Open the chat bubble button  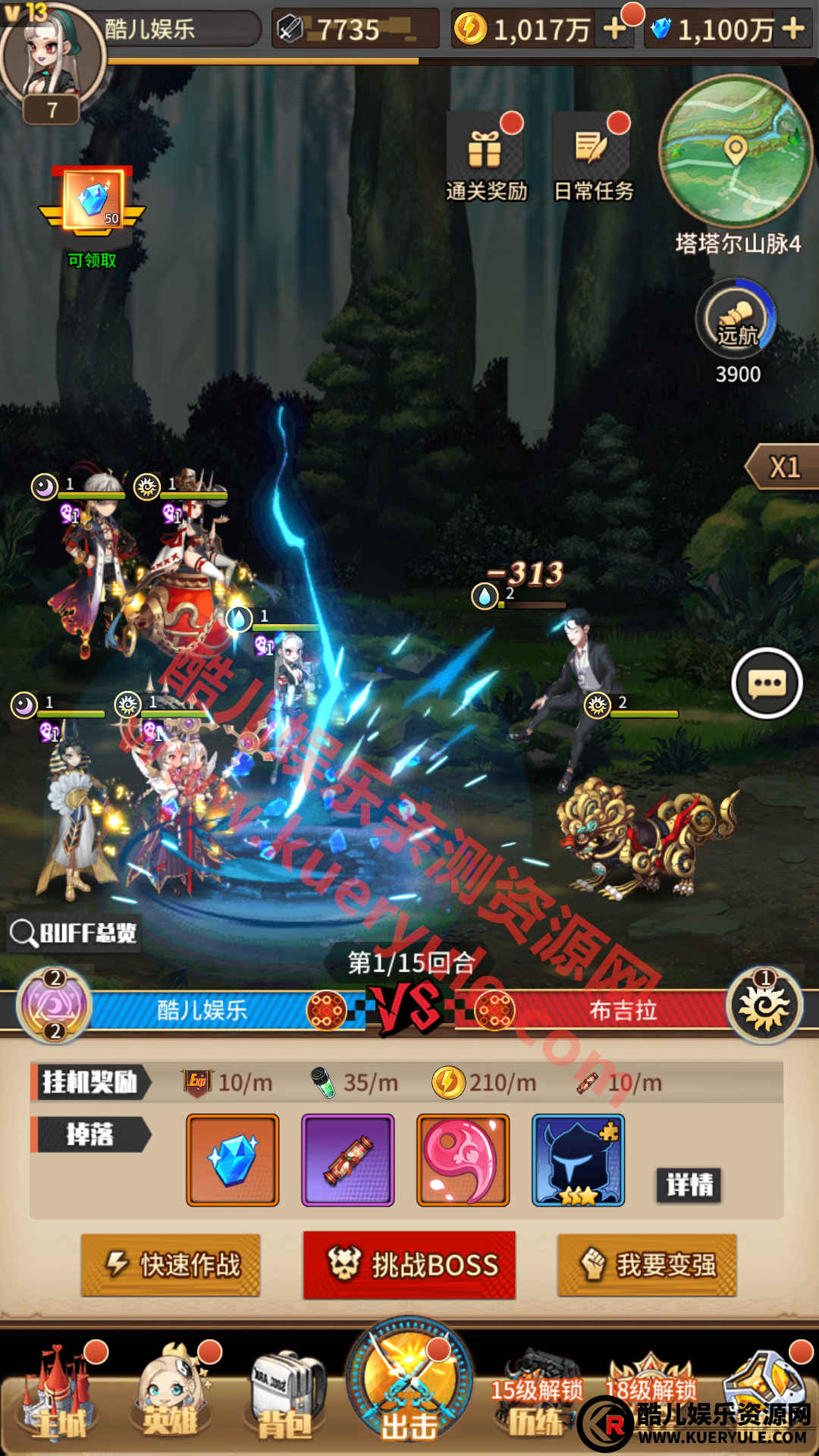tap(767, 683)
